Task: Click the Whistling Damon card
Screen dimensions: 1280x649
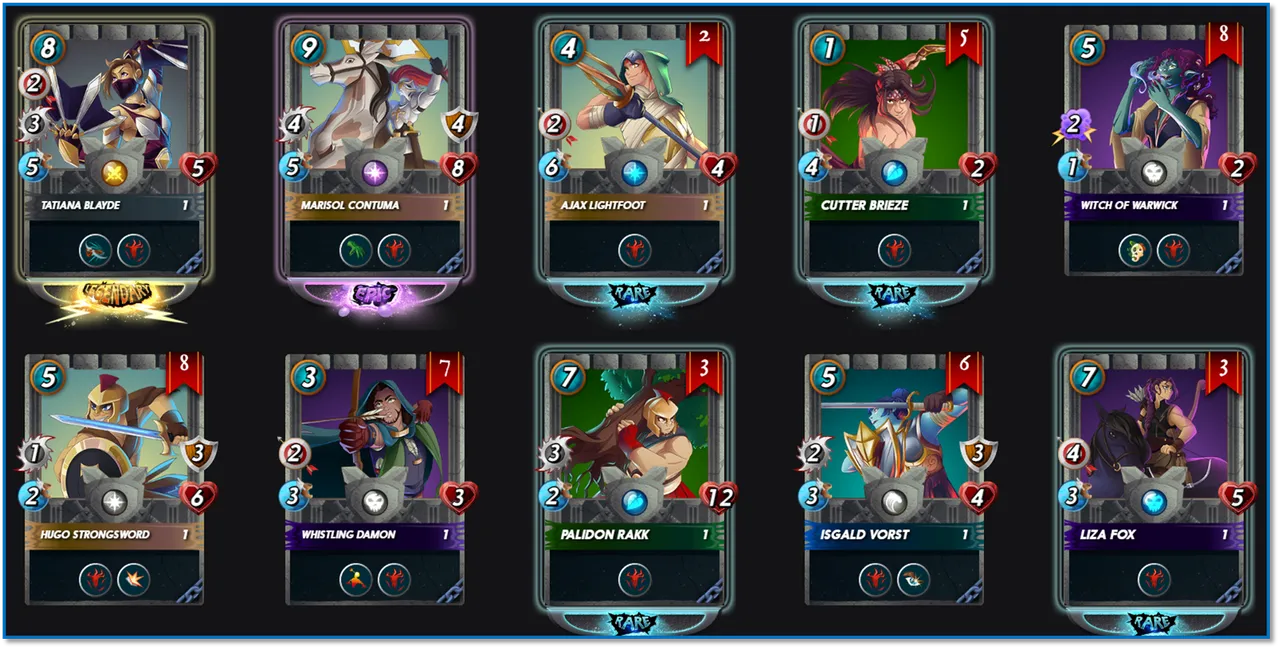Action: point(375,480)
